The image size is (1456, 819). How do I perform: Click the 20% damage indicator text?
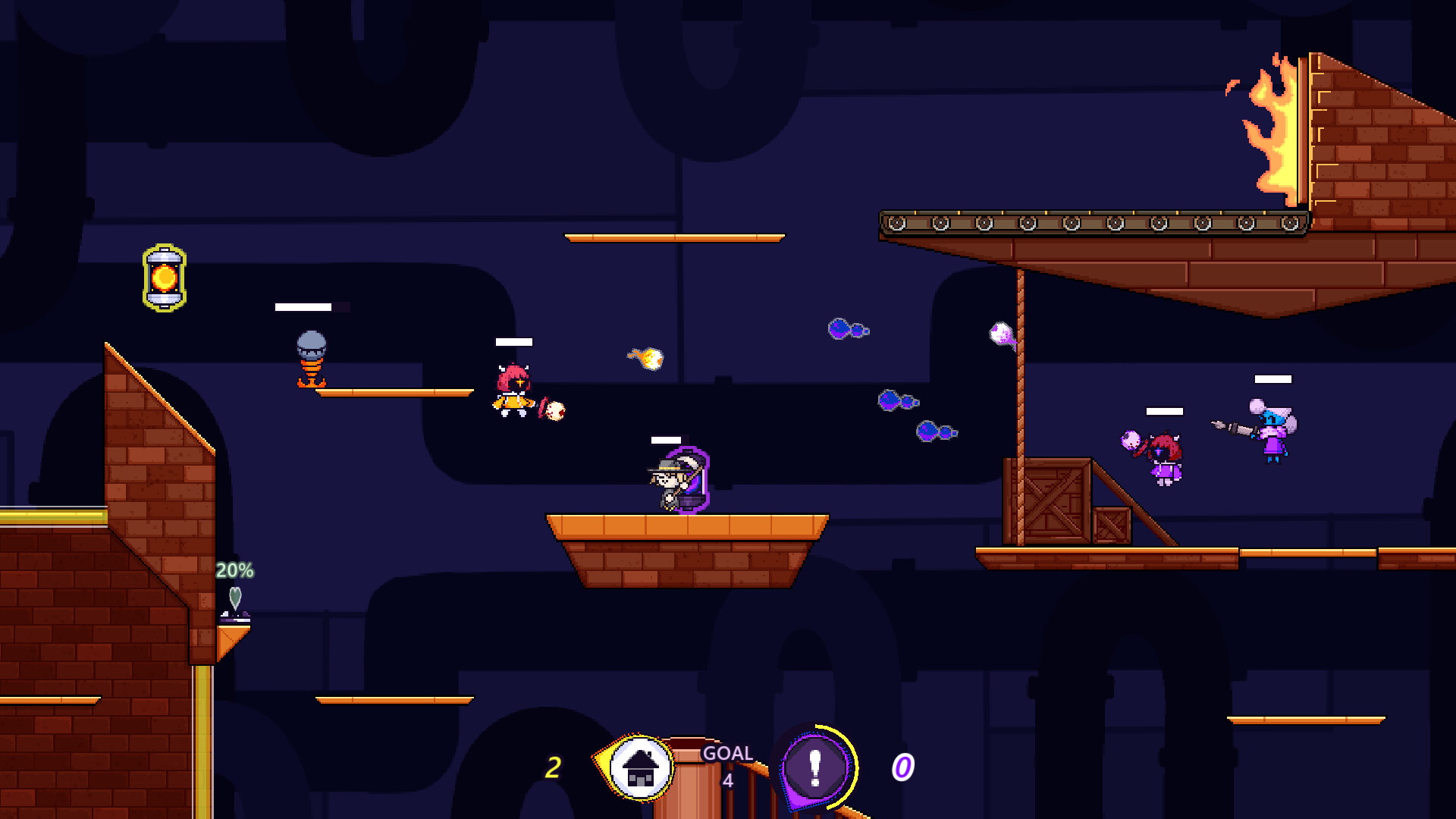[x=235, y=570]
